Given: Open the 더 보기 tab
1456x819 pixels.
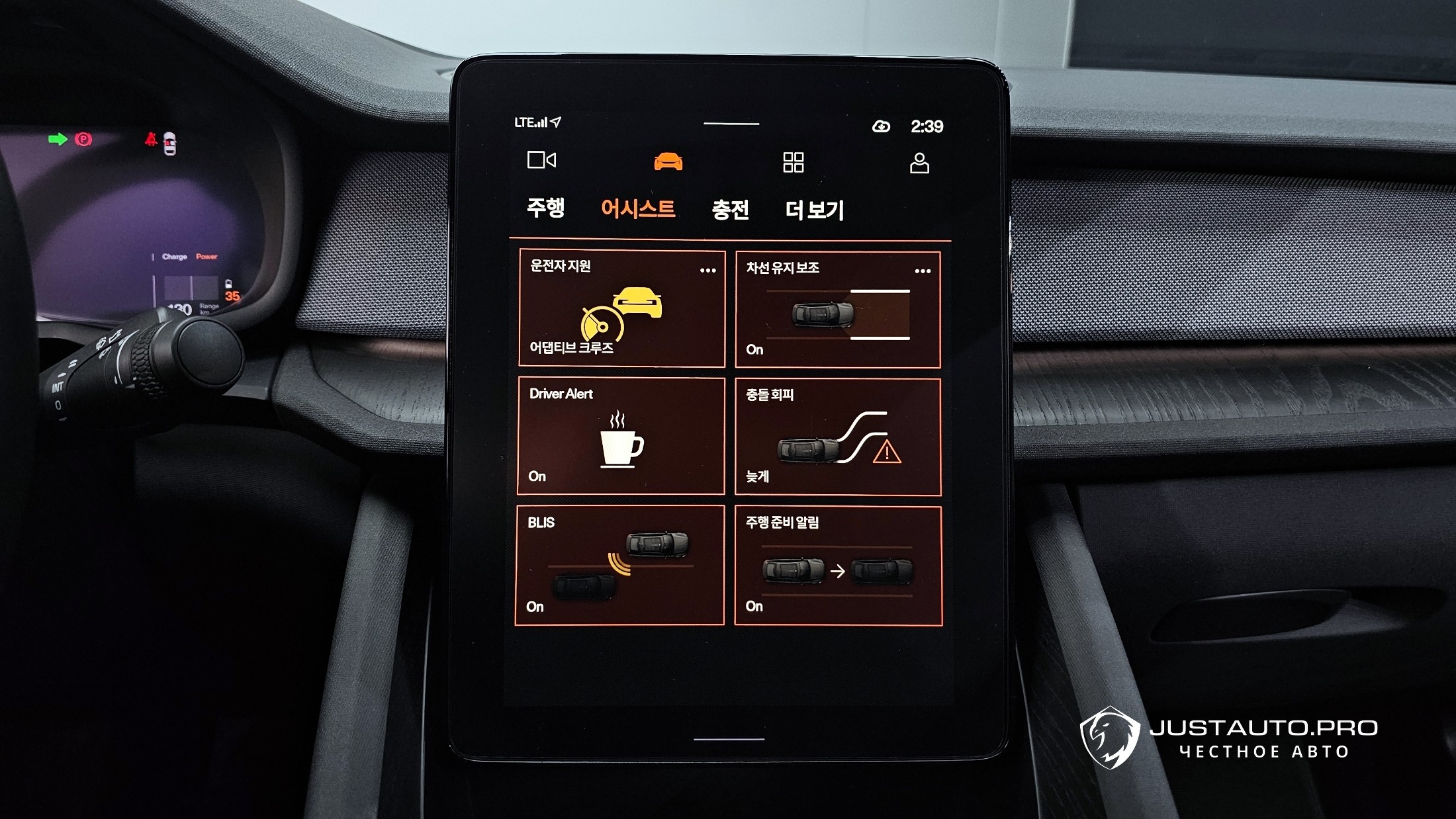Looking at the screenshot, I should click(x=815, y=210).
